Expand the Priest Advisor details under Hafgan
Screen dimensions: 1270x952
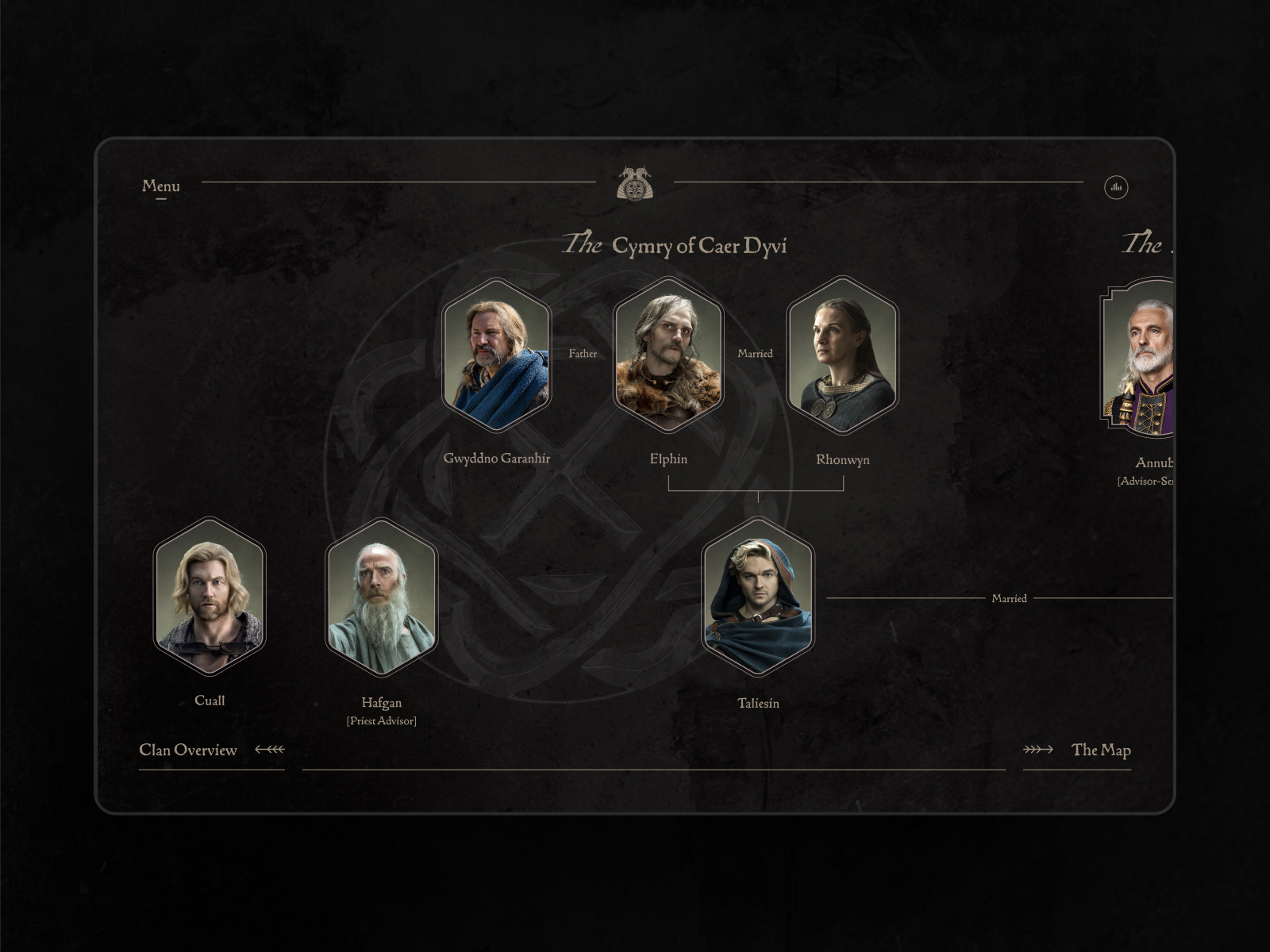point(381,720)
